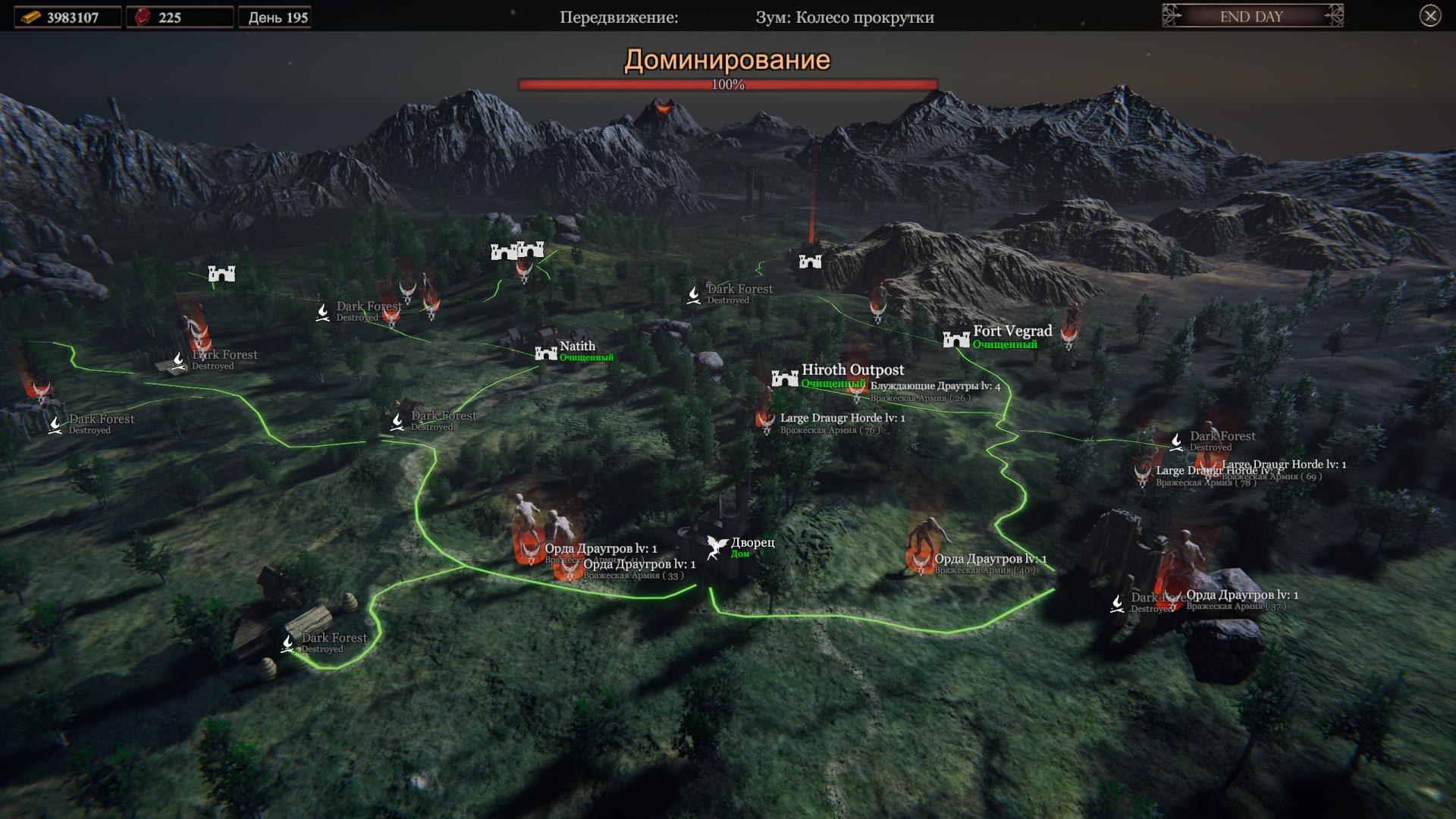
Task: Select the Natith castle marker
Action: (546, 353)
